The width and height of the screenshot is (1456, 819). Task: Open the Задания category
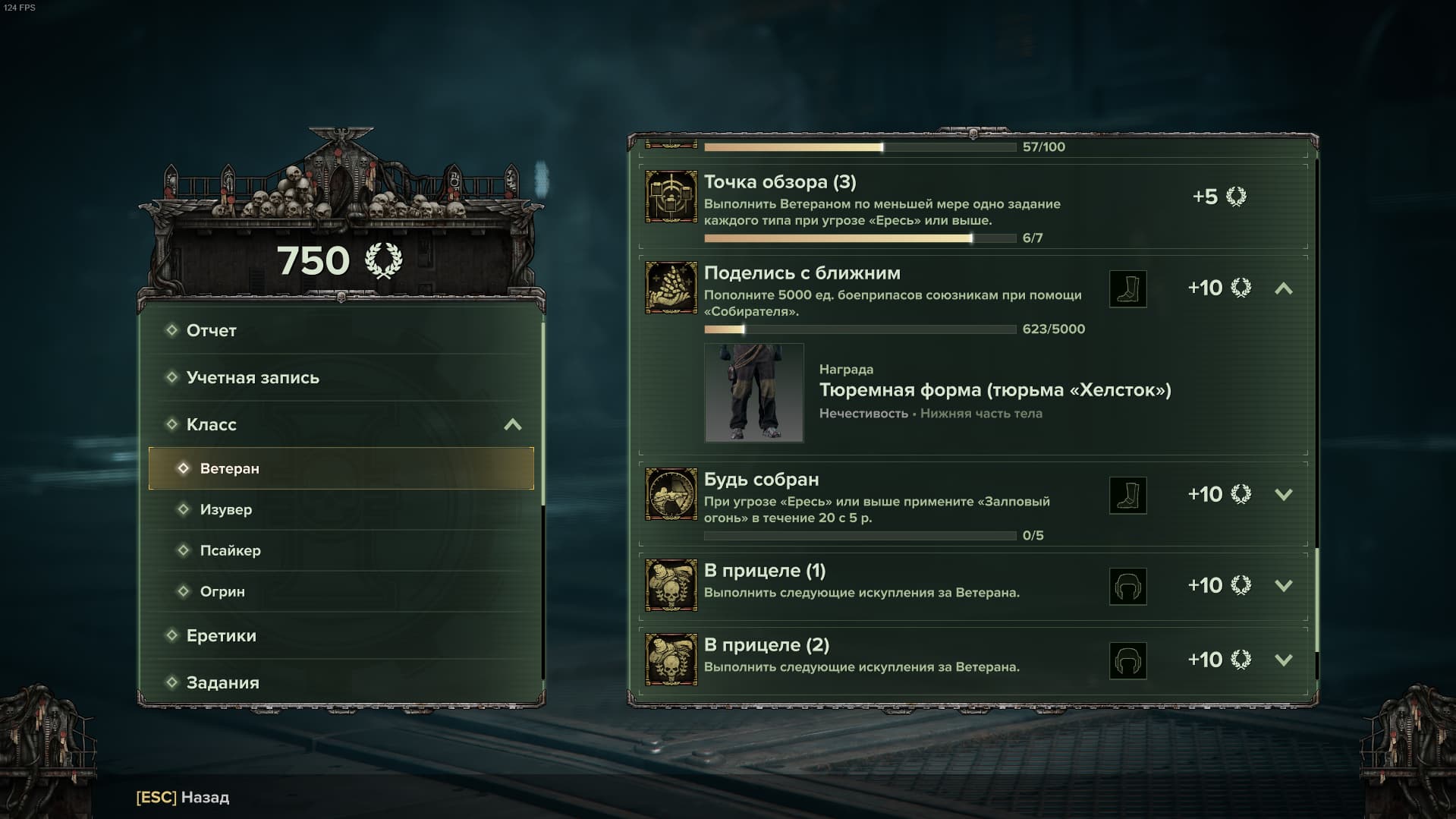222,682
